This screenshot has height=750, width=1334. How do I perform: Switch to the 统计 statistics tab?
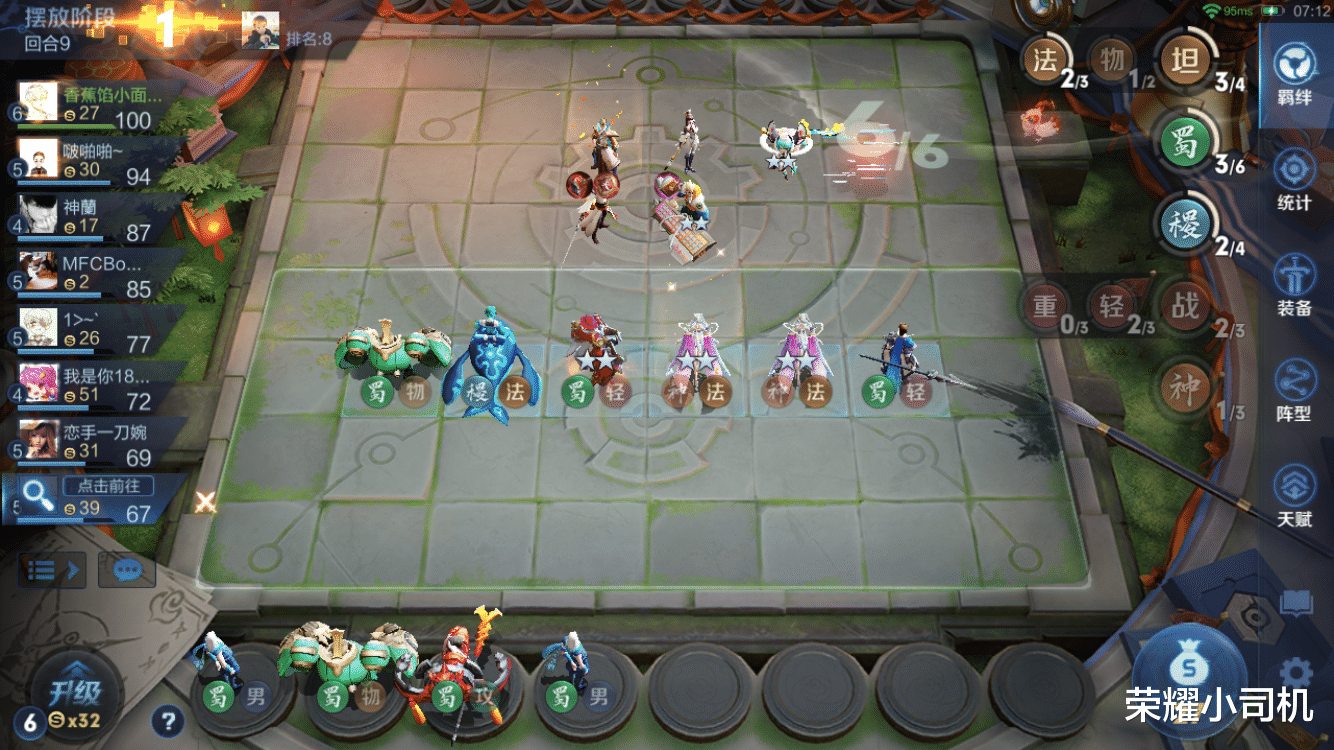[1294, 180]
